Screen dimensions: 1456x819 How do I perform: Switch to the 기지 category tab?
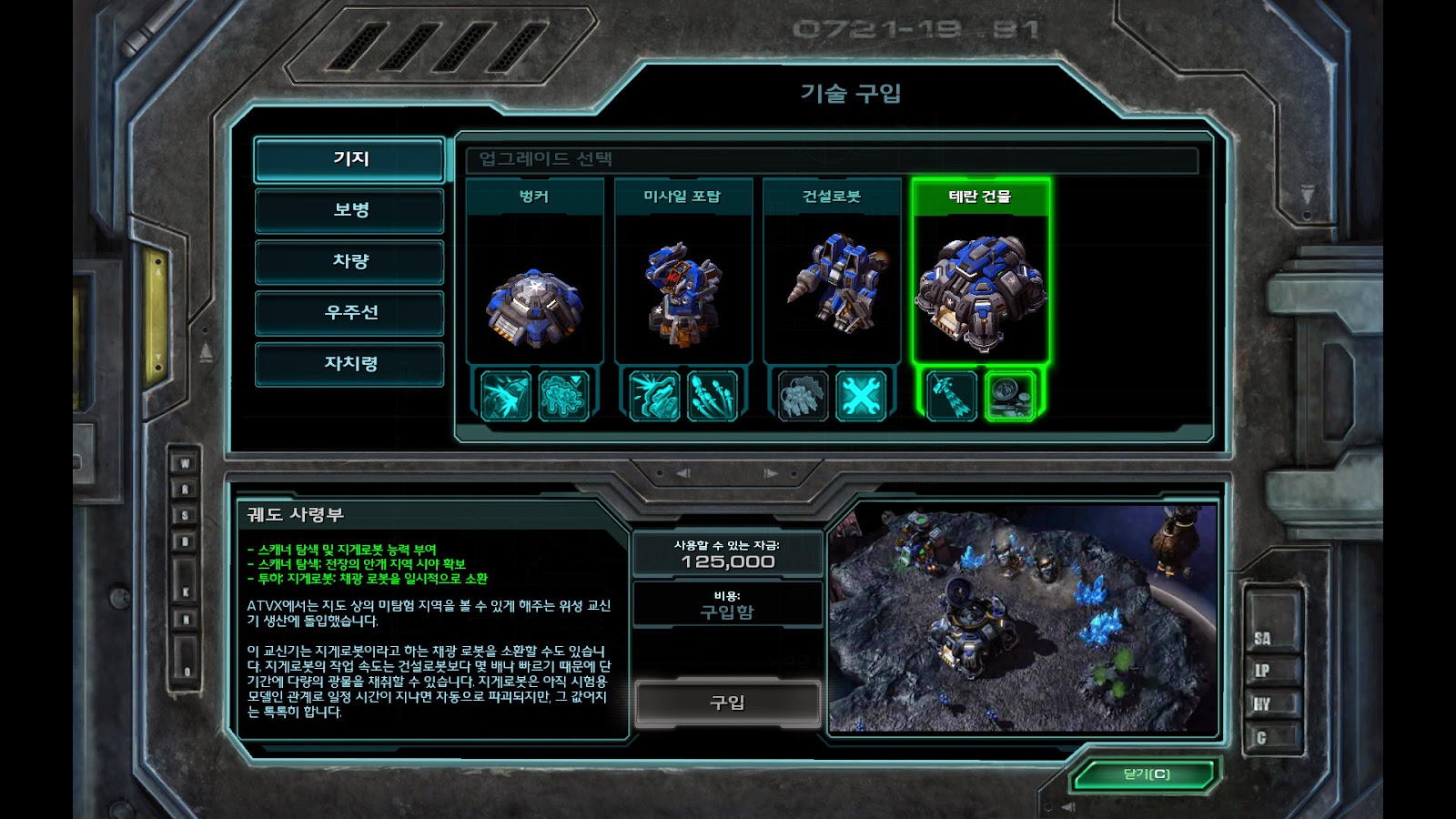point(349,159)
